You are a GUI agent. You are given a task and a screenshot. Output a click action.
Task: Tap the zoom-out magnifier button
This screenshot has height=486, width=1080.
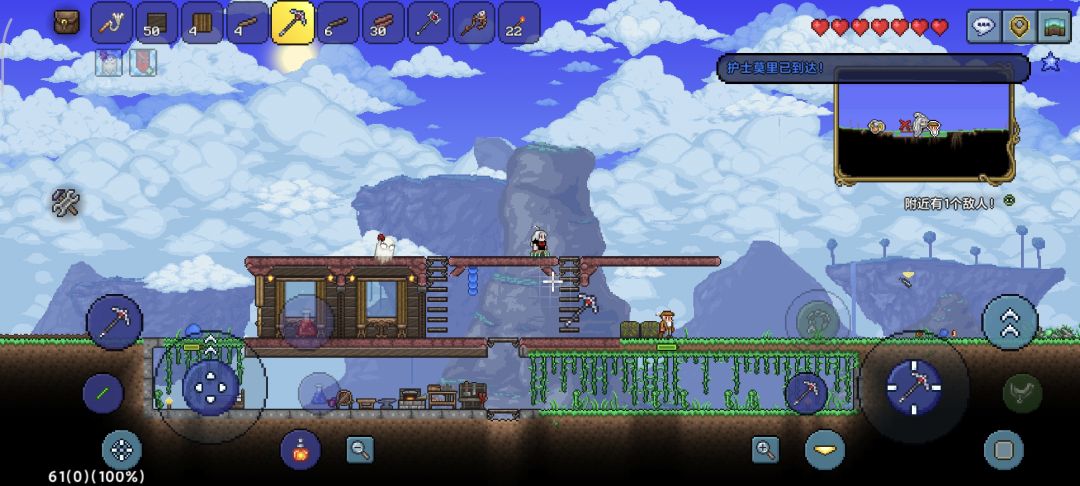click(360, 449)
